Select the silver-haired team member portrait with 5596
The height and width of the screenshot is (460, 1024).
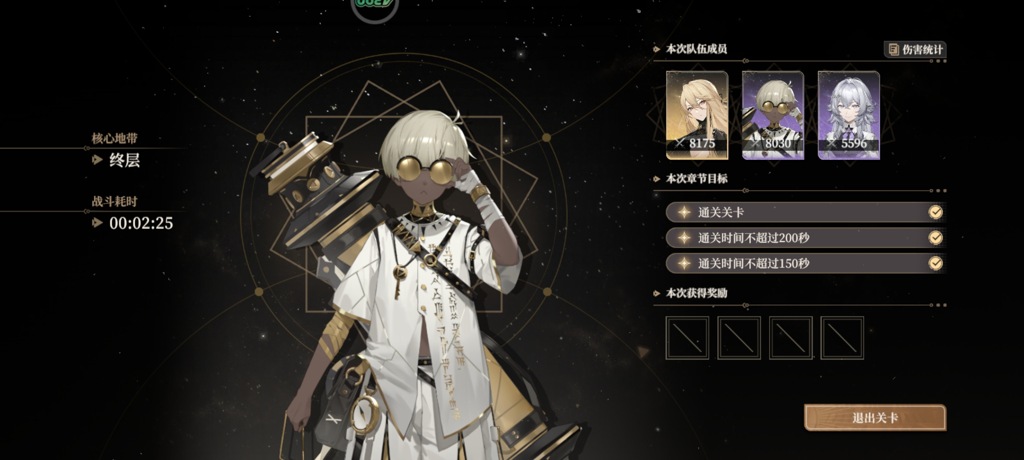[849, 114]
